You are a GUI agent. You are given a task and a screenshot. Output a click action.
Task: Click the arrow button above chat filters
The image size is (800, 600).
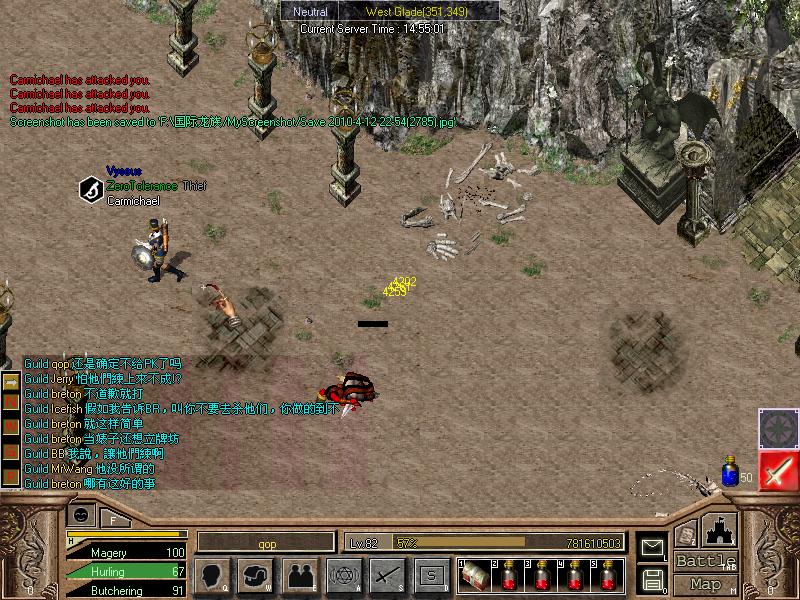[11, 382]
